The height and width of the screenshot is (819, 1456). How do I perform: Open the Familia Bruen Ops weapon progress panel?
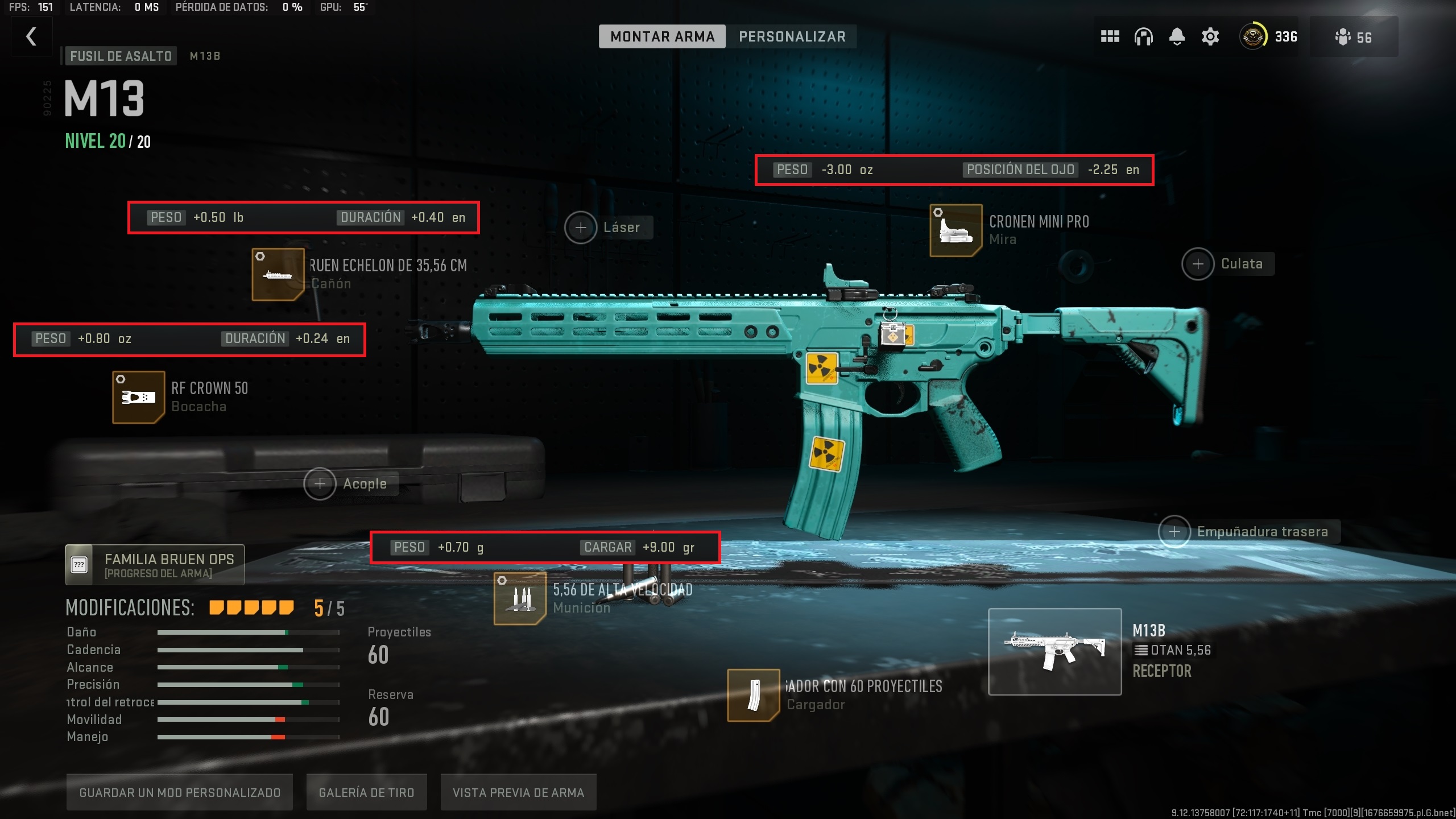(154, 564)
